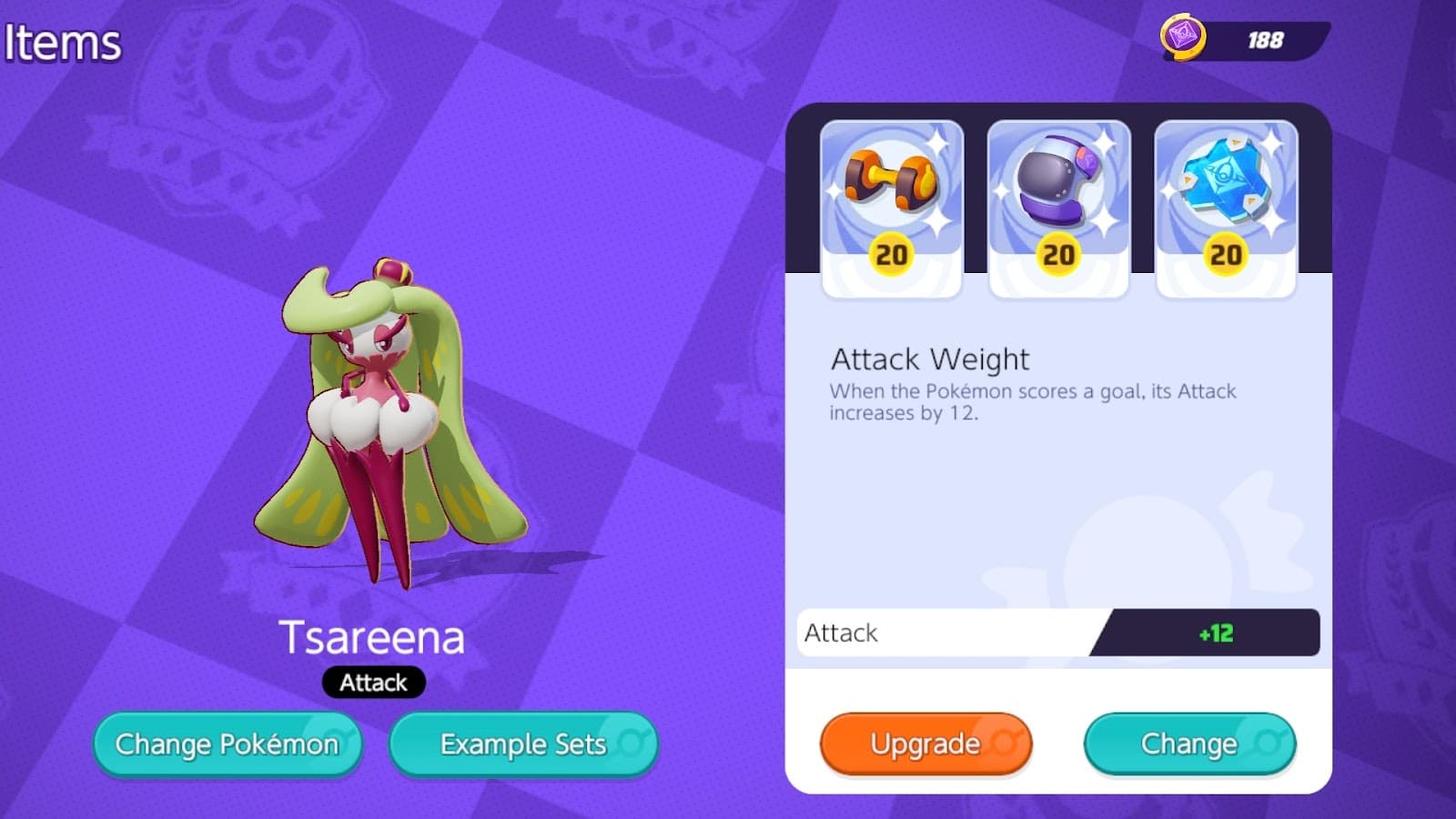This screenshot has height=819, width=1456.
Task: Upgrade the selected held item
Action: pyautogui.click(x=925, y=743)
